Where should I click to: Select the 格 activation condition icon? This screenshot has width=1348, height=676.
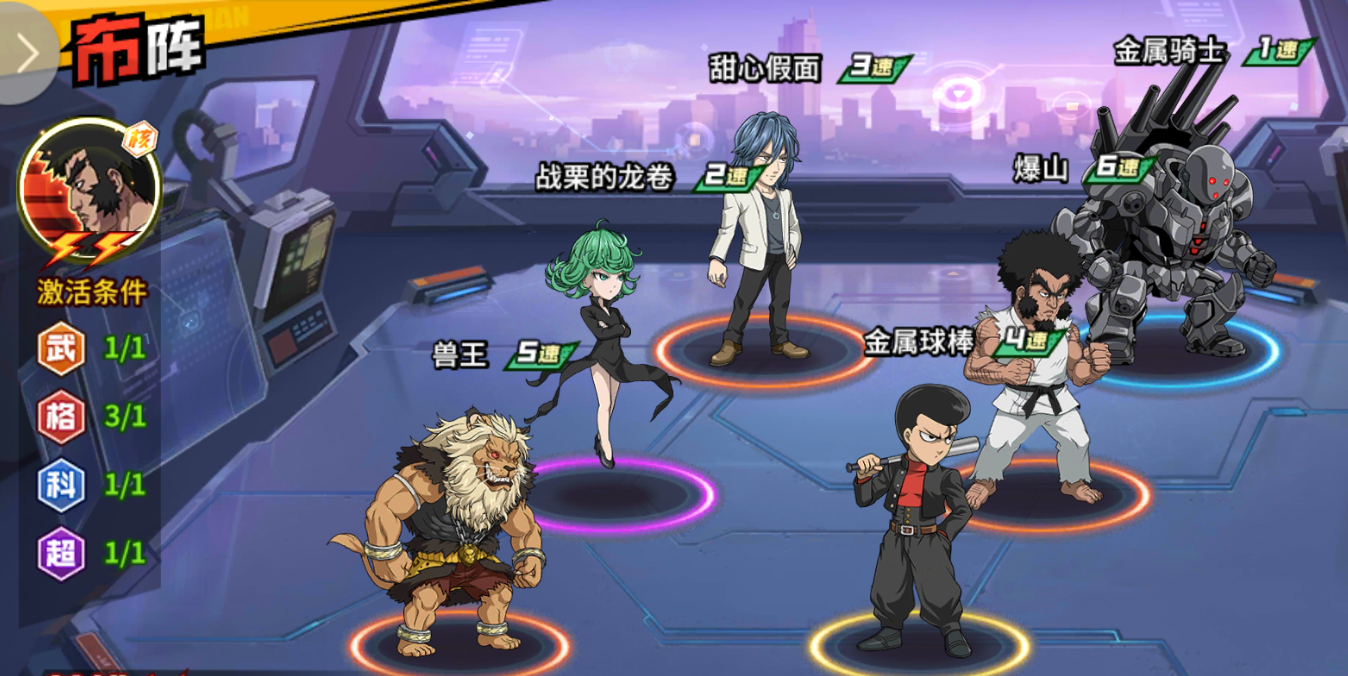[x=61, y=417]
